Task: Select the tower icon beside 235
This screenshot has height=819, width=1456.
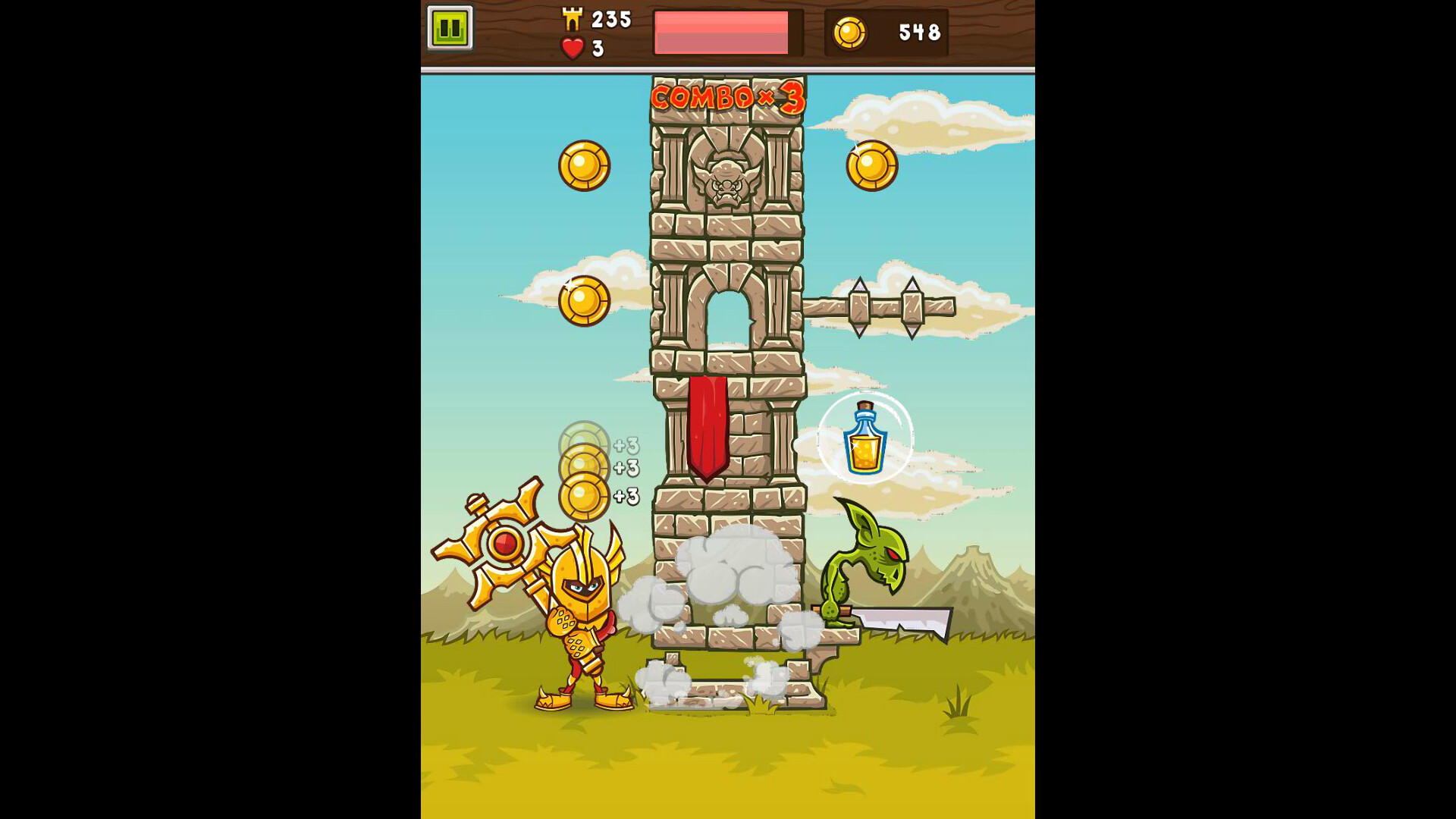Action: tap(572, 18)
